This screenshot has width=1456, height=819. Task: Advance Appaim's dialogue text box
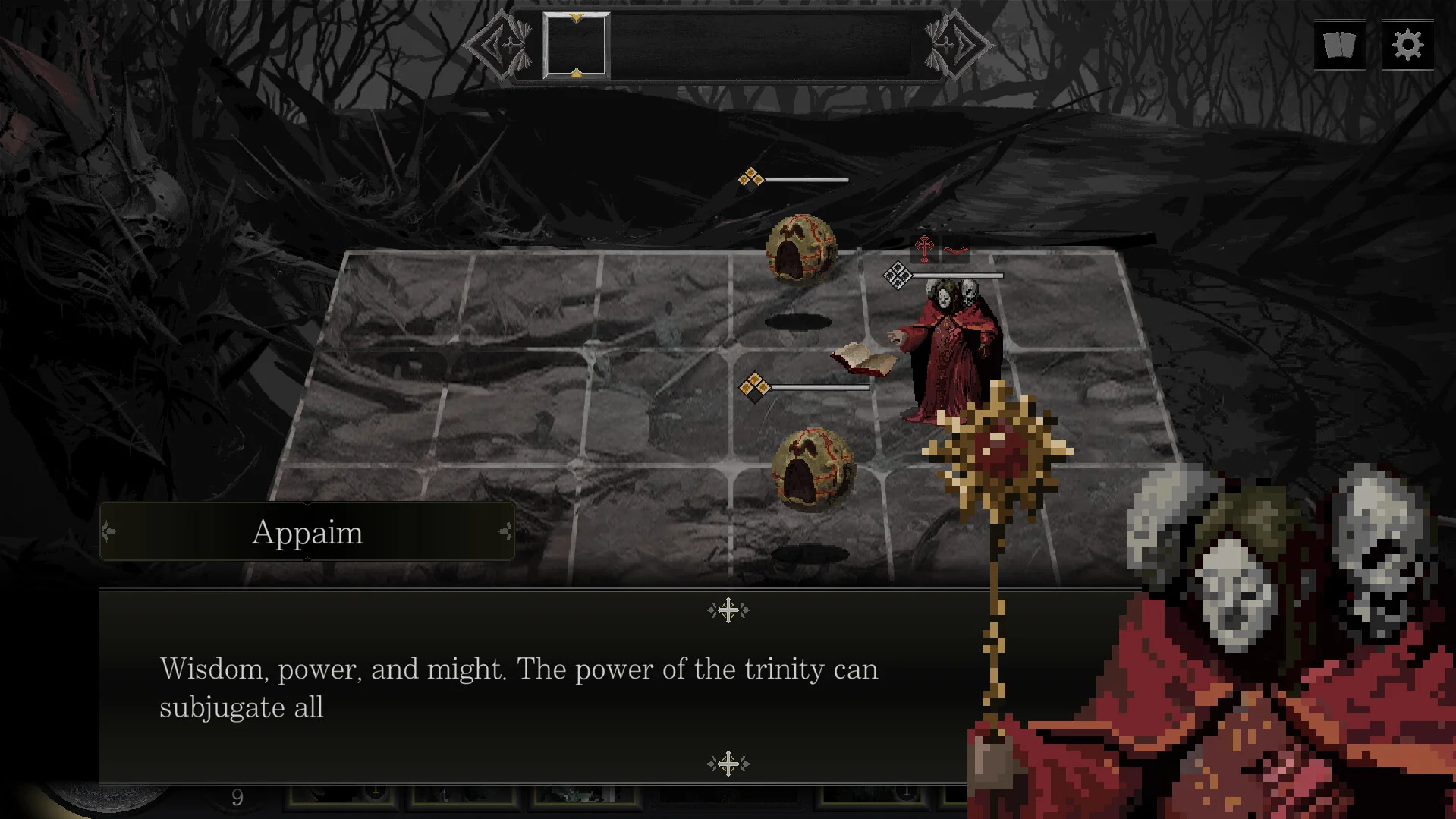pyautogui.click(x=531, y=687)
